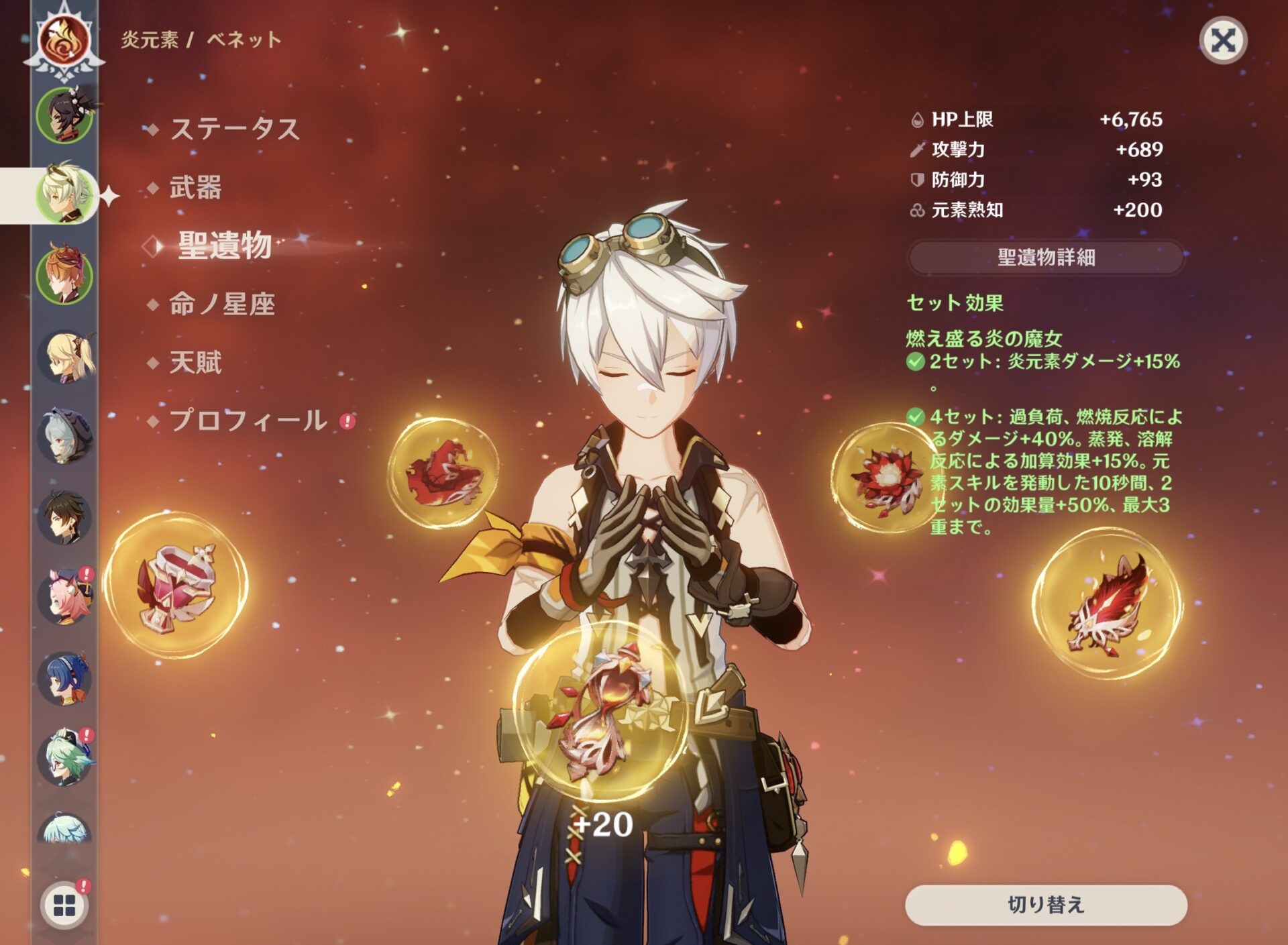Select the red feather artifact slot
Image resolution: width=1288 pixels, height=945 pixels.
(x=1107, y=604)
